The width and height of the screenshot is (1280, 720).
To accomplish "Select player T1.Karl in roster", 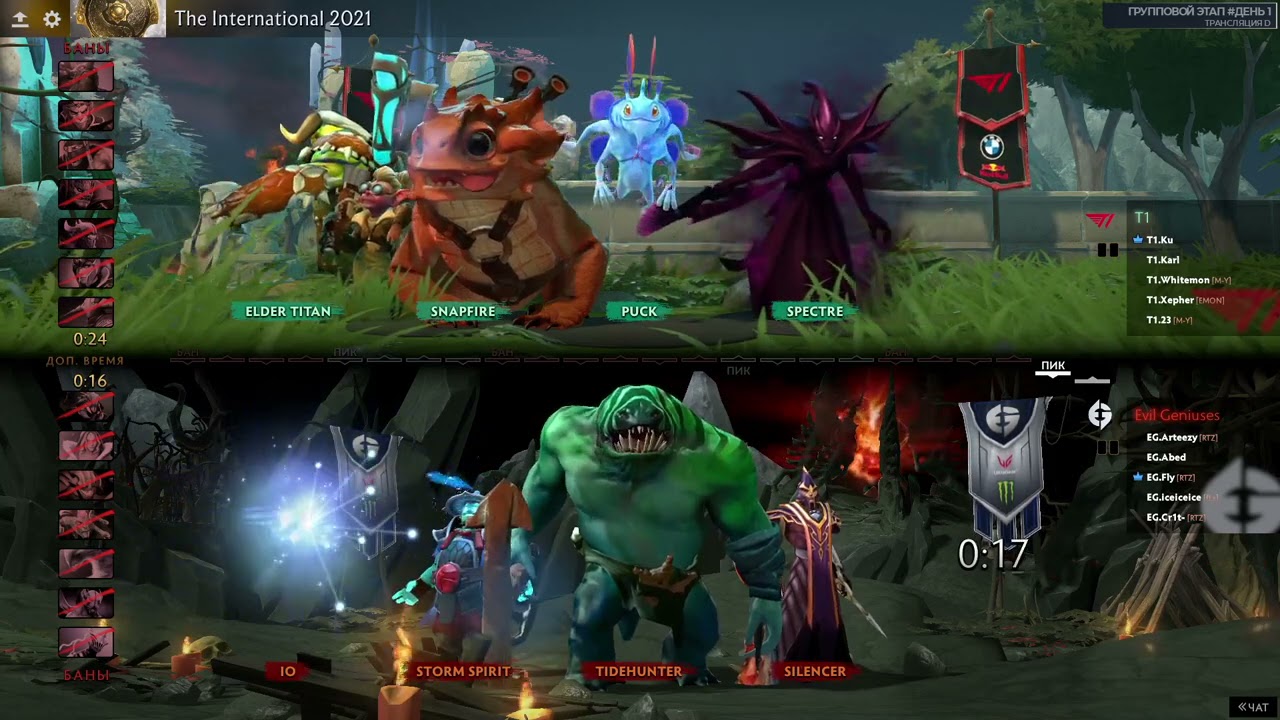I will tap(1163, 260).
